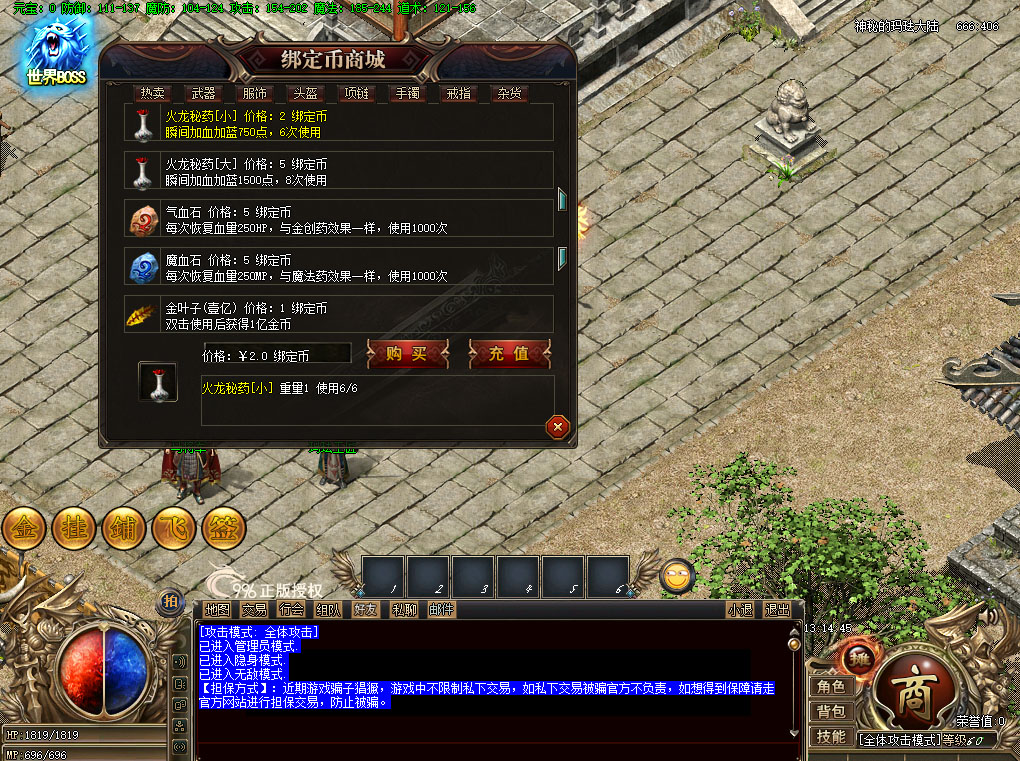Select the 火龙秘药[大] shop row
Viewport: 1020px width, 761px height.
point(340,171)
